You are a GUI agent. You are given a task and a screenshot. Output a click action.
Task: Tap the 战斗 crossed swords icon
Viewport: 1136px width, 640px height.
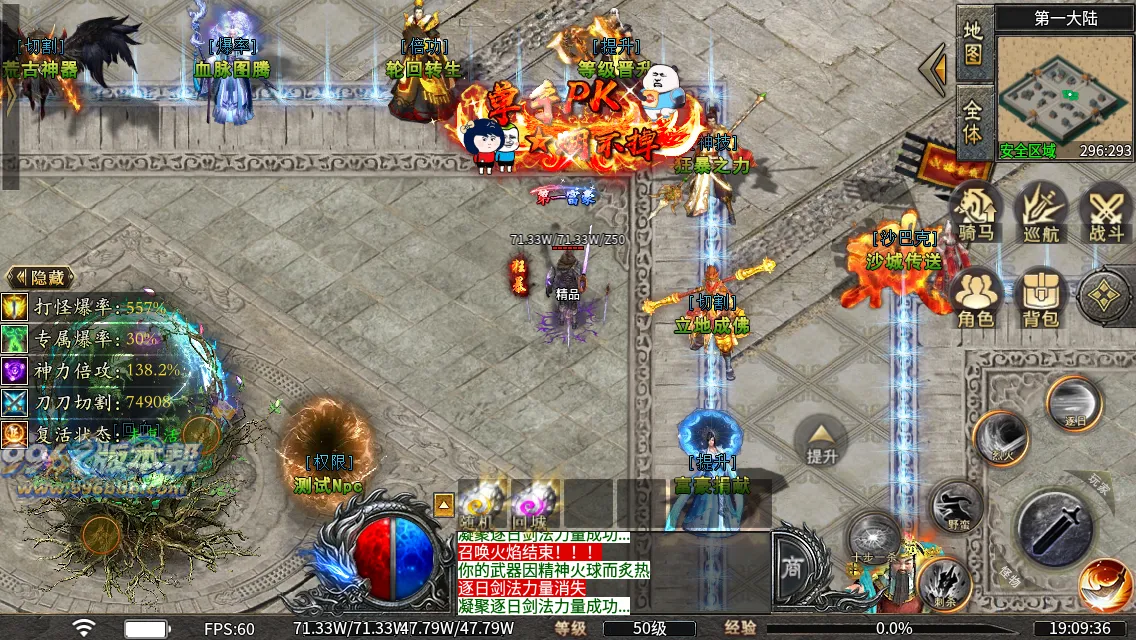pyautogui.click(x=1105, y=212)
